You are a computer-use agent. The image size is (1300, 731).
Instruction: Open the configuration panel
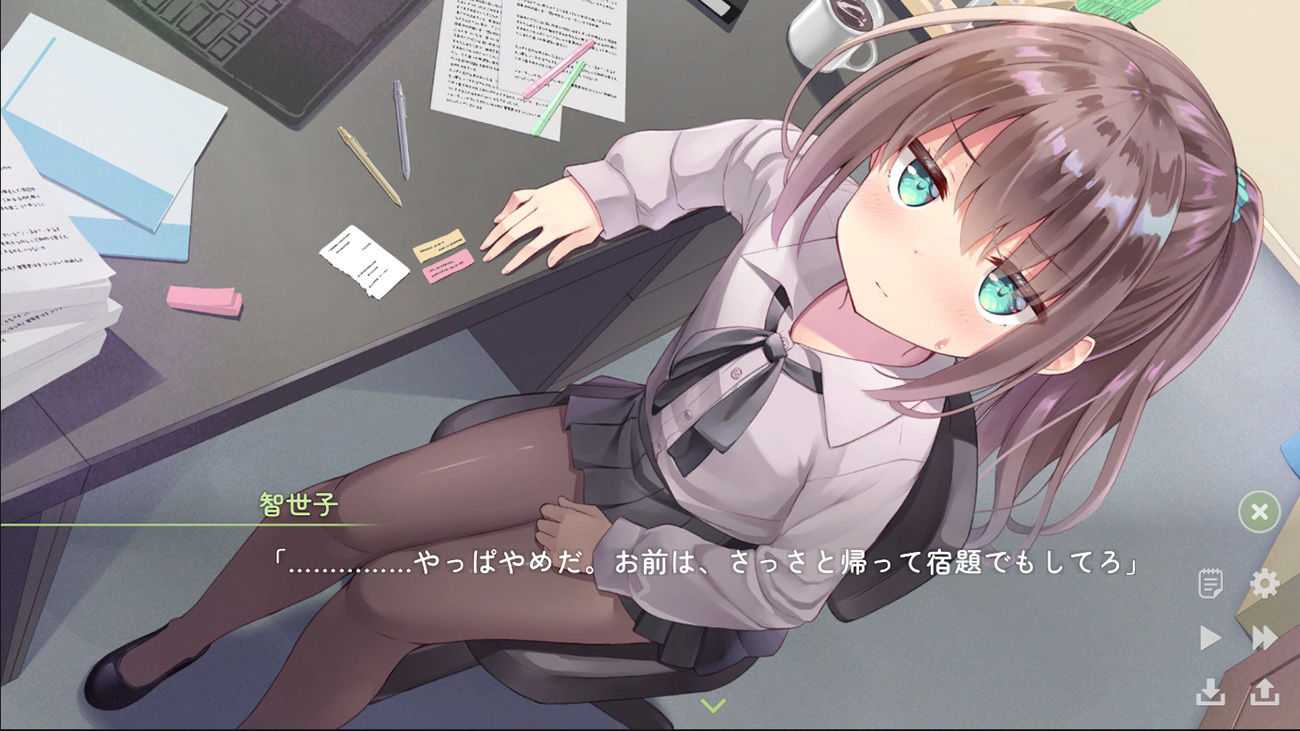tap(1263, 582)
